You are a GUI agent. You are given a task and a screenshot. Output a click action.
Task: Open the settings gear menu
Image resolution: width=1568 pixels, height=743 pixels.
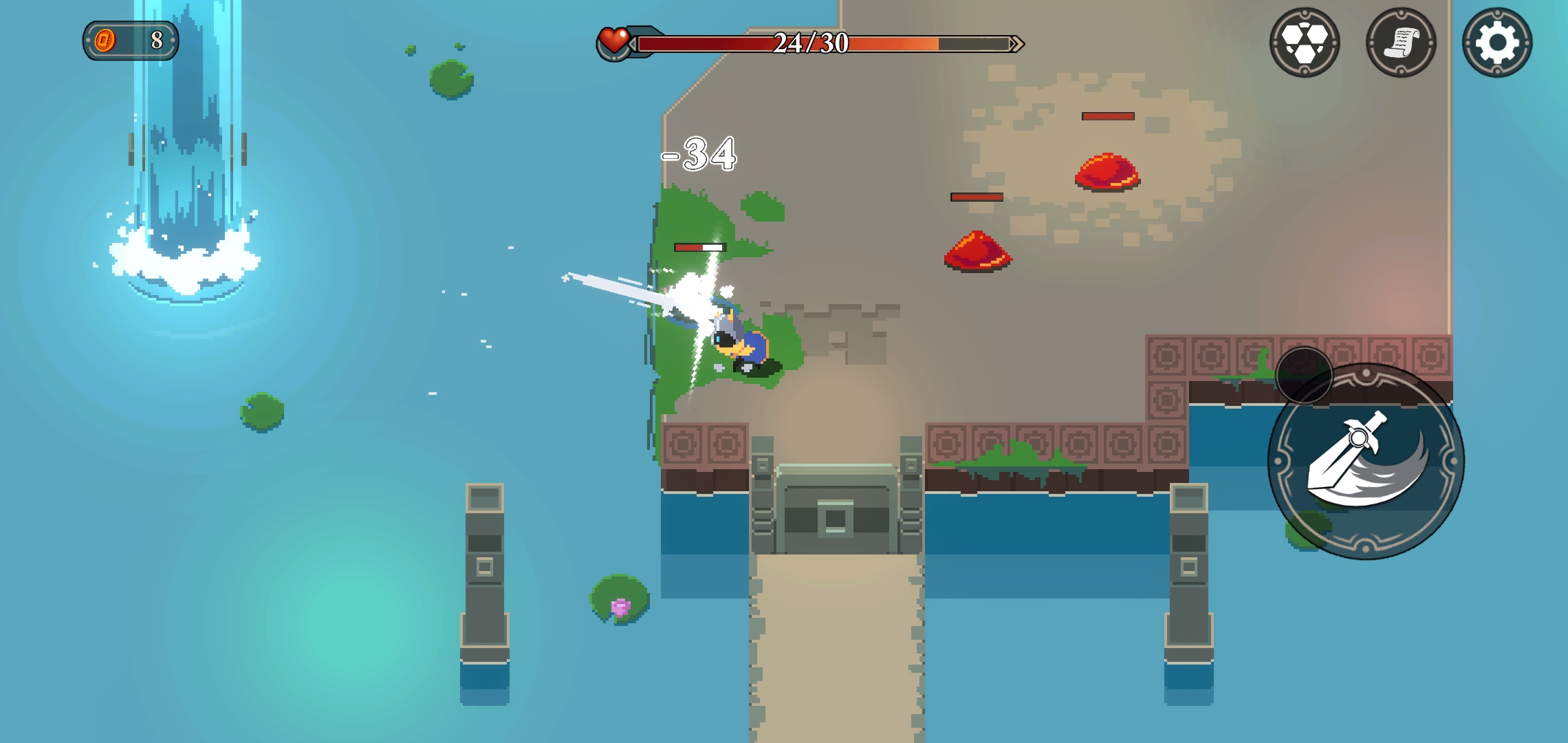pyautogui.click(x=1496, y=43)
